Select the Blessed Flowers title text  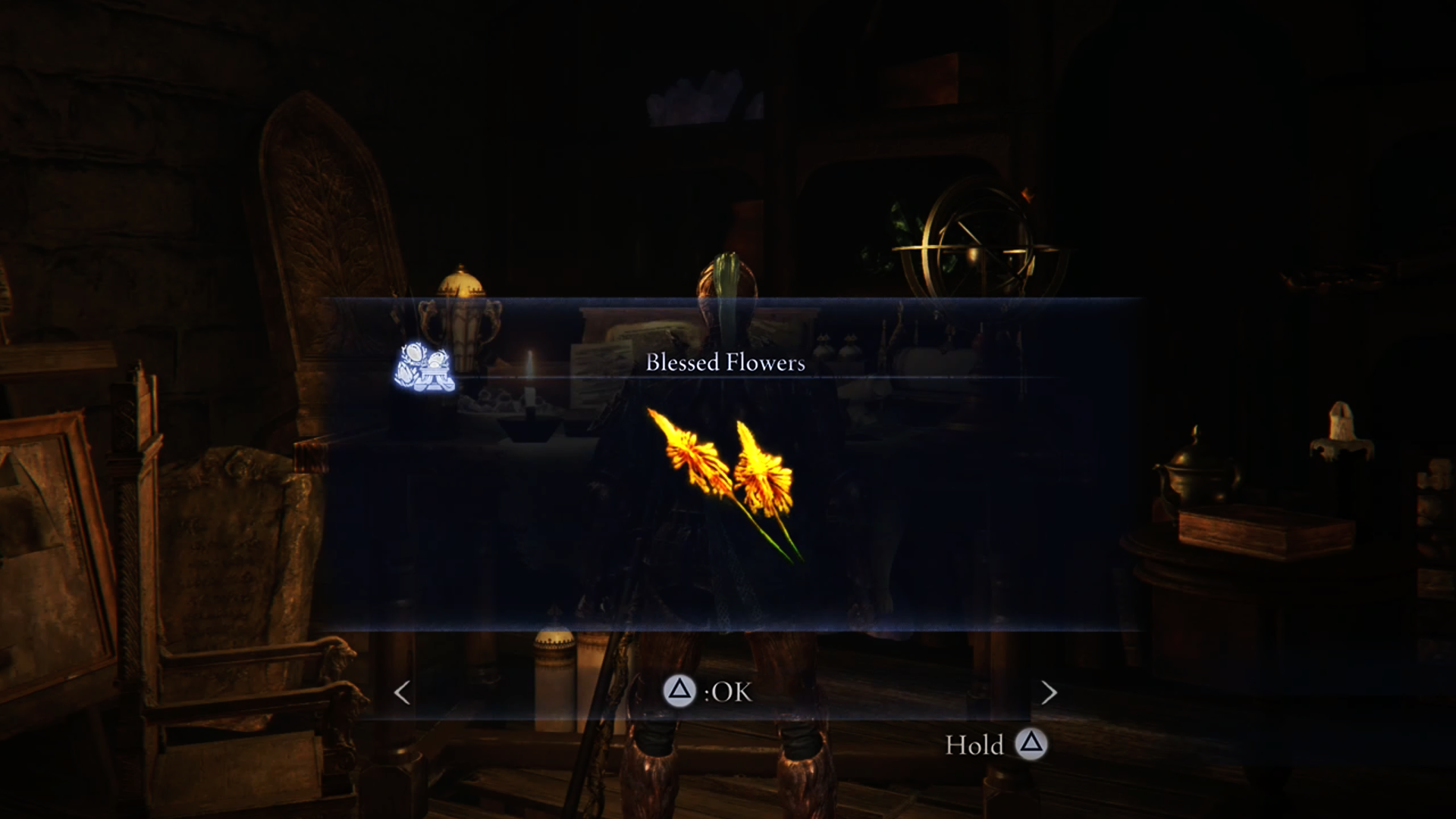[726, 362]
